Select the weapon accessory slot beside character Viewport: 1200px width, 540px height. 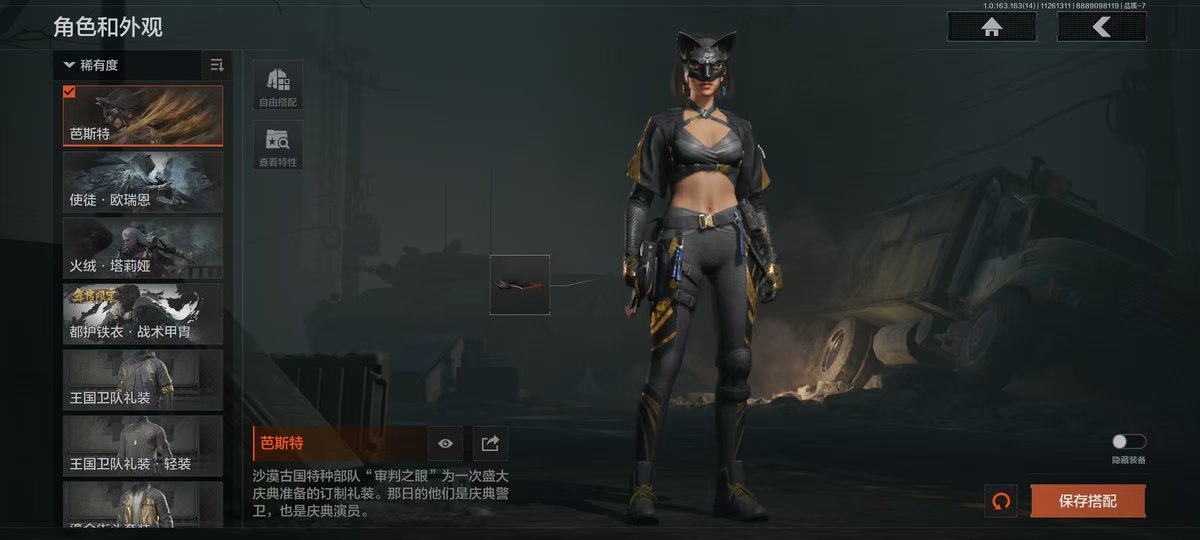point(520,285)
